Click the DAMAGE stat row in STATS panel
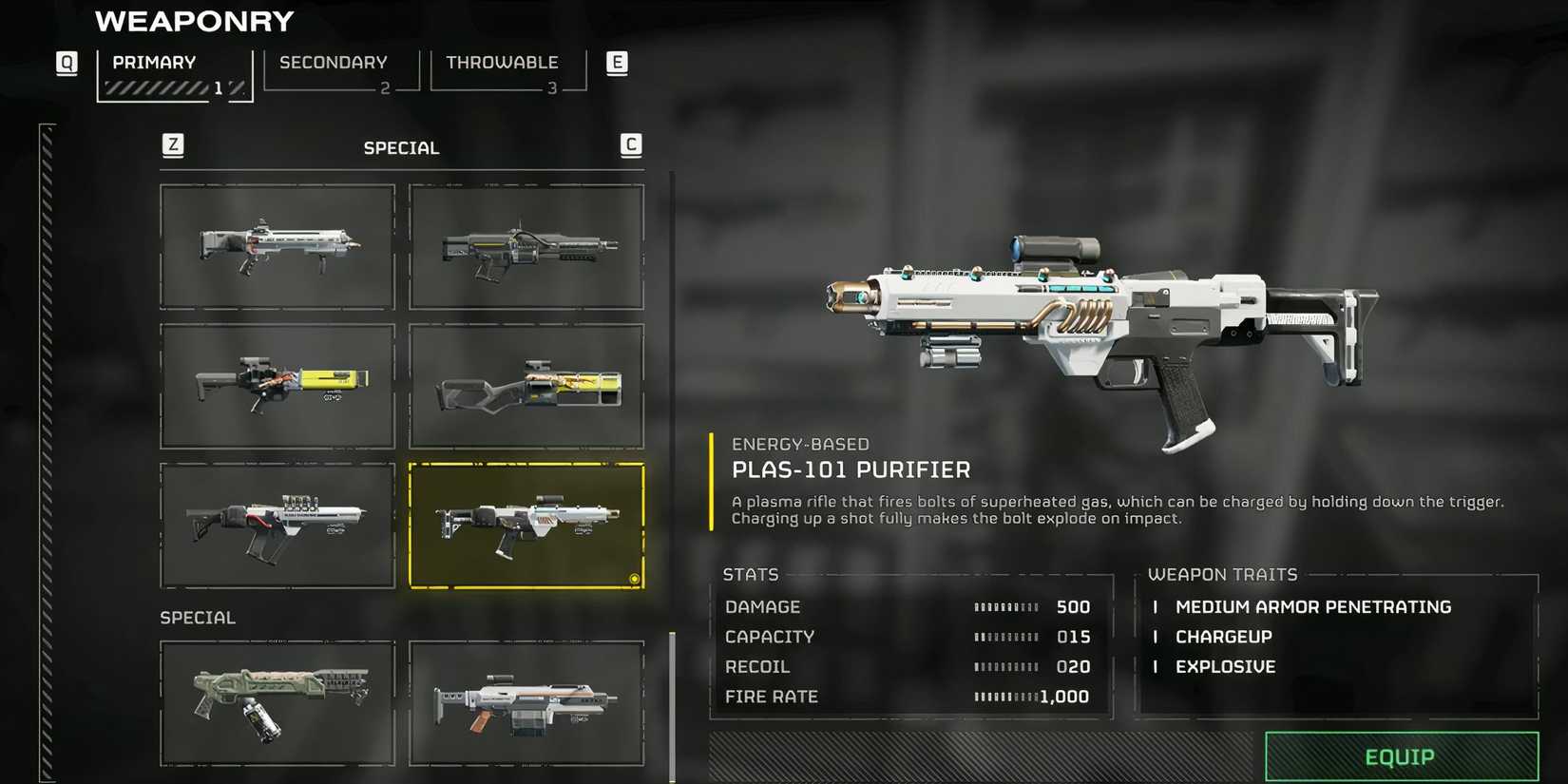 tap(762, 606)
